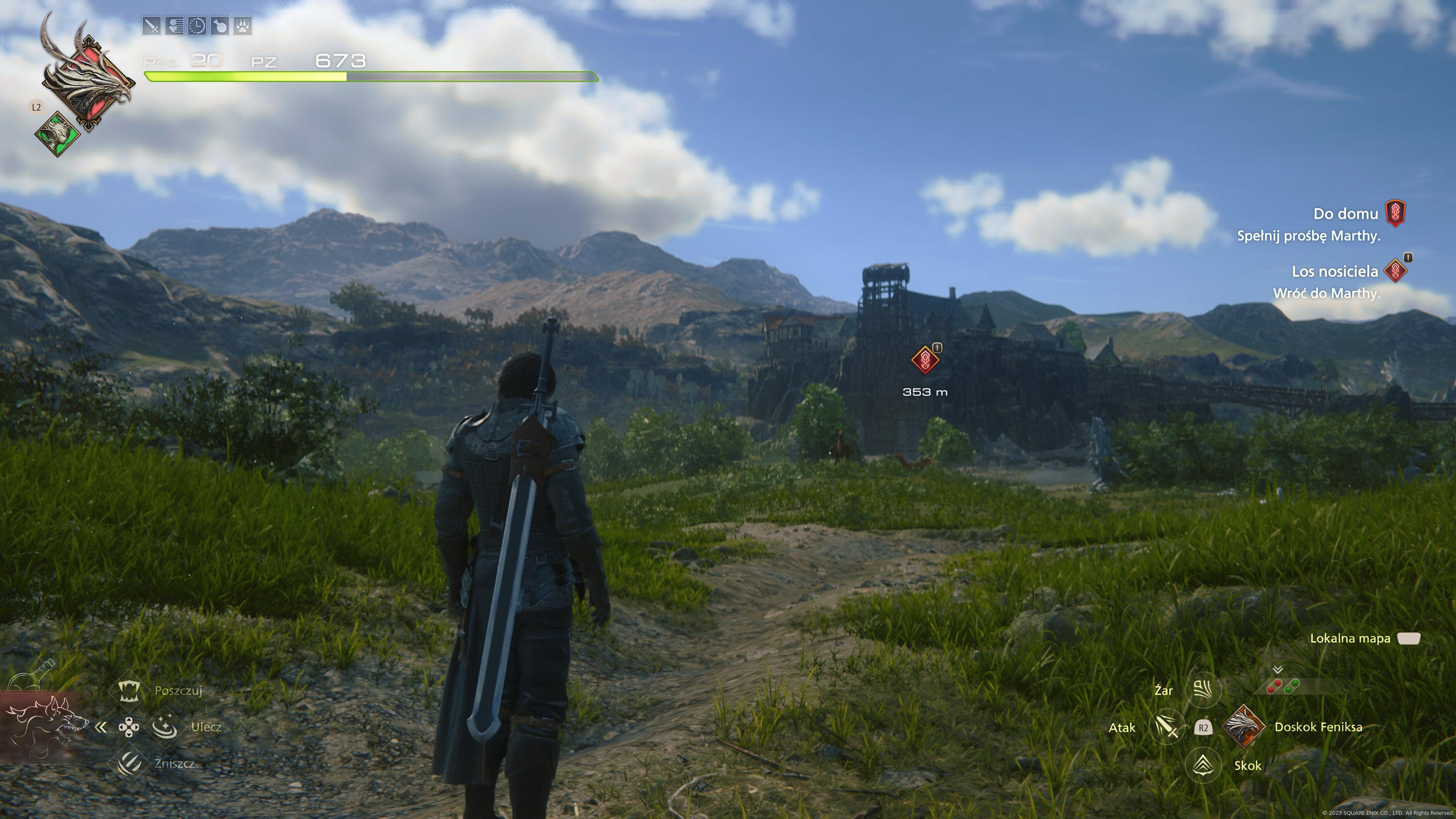Select the "Los nosiciela" quest tracker
Screen dimensions: 1456x819
[1335, 271]
